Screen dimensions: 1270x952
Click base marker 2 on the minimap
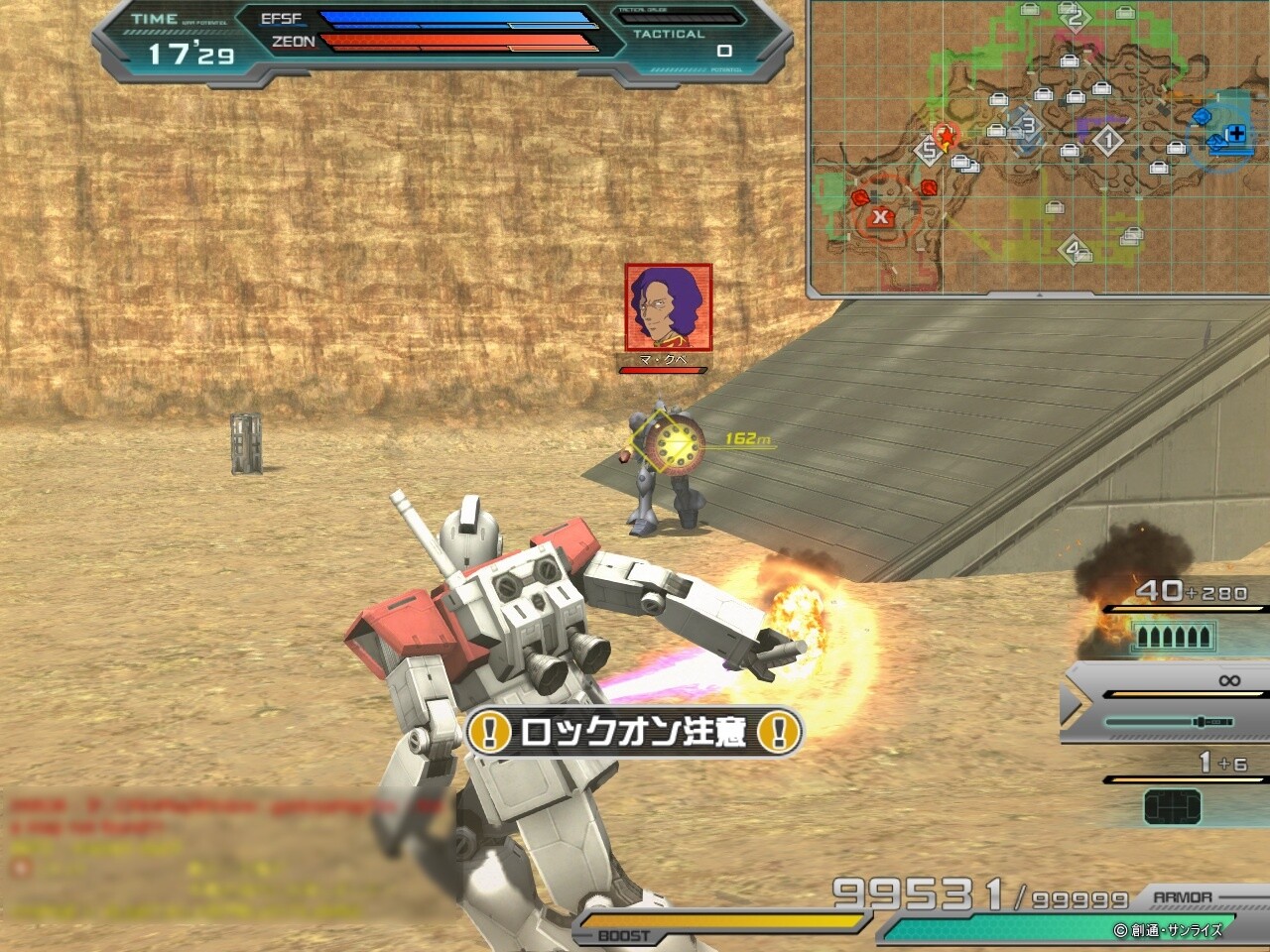(1074, 17)
